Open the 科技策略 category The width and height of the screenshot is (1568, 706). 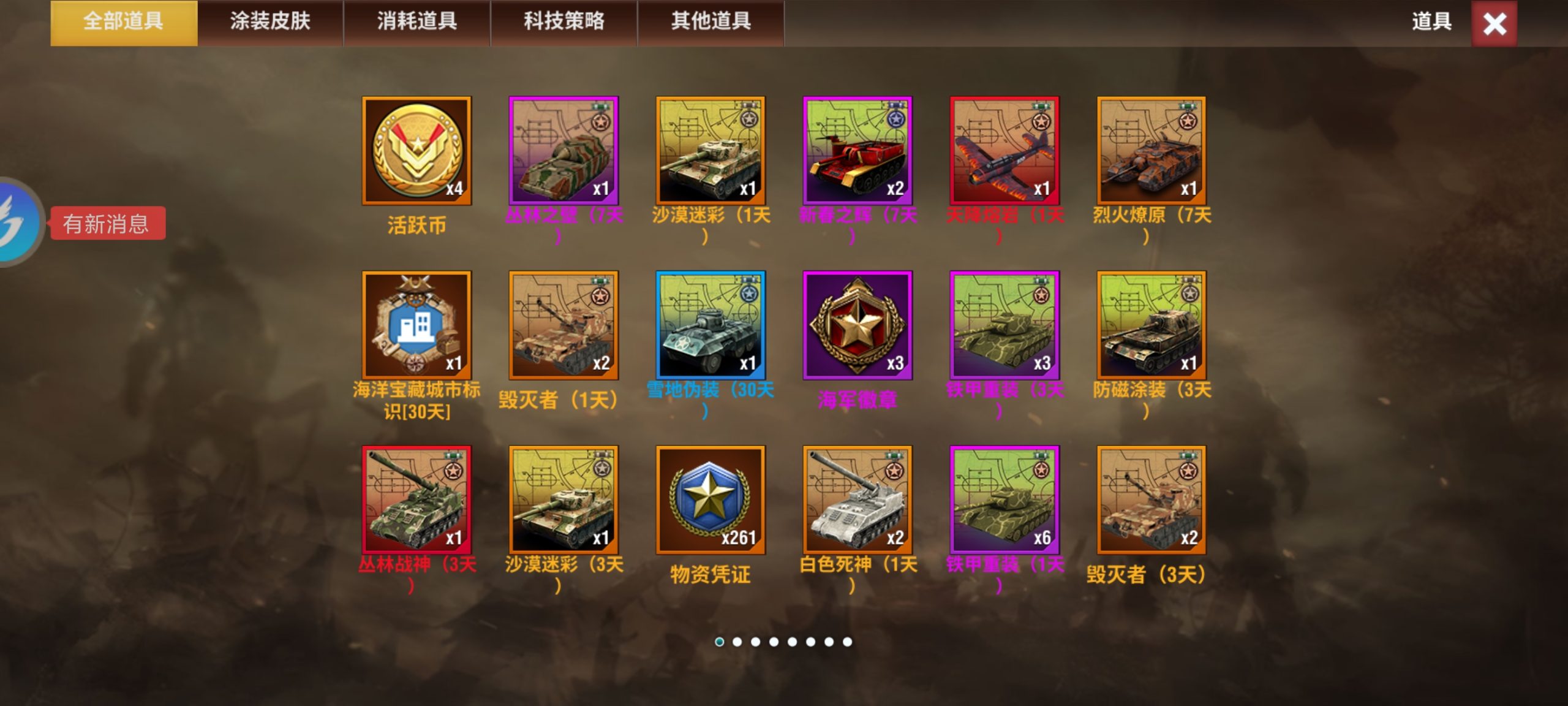pos(563,21)
